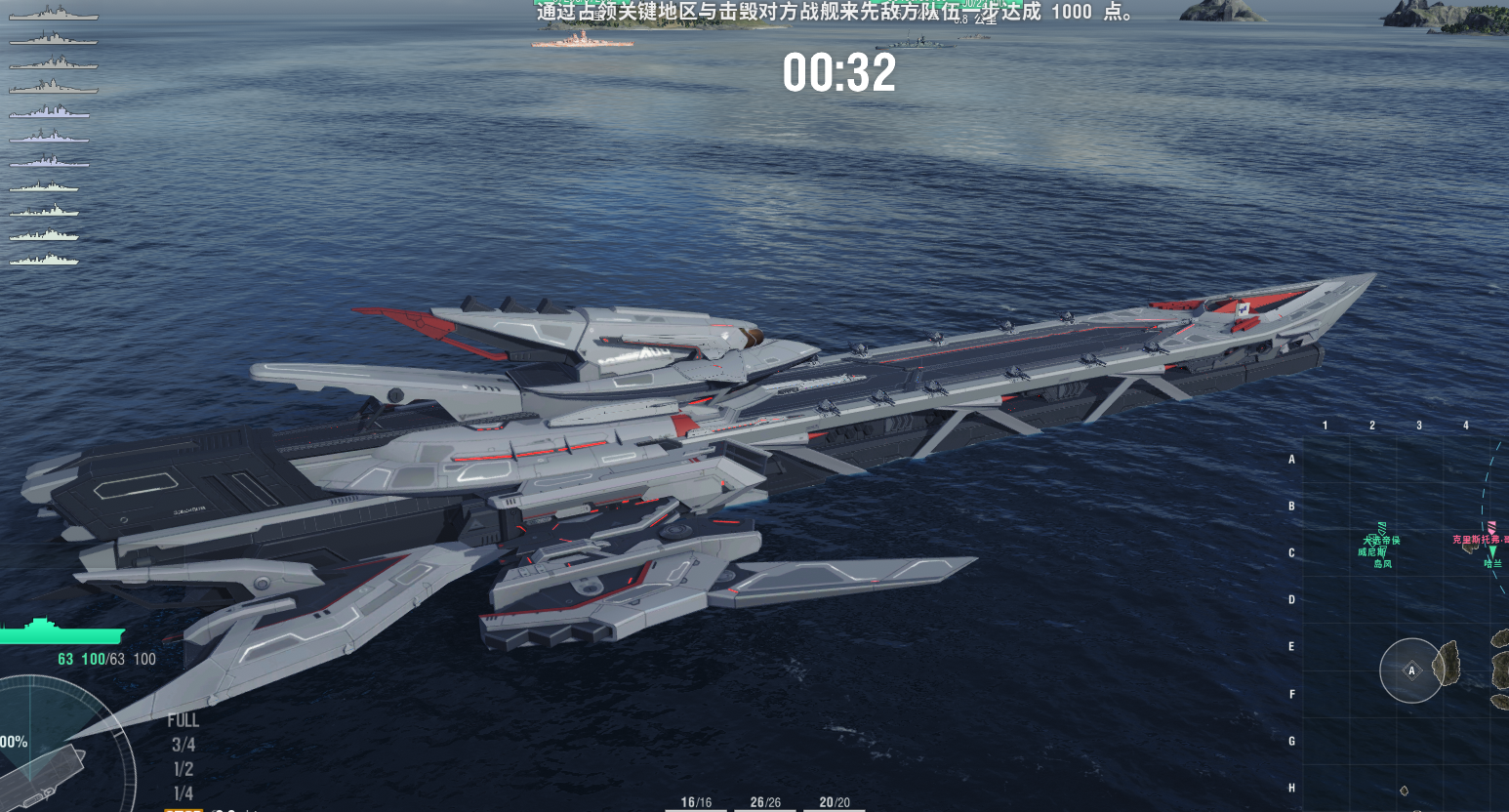Click the enemy 克里斯托弗 marker on the minimap
1509x812 pixels.
pyautogui.click(x=1480, y=537)
